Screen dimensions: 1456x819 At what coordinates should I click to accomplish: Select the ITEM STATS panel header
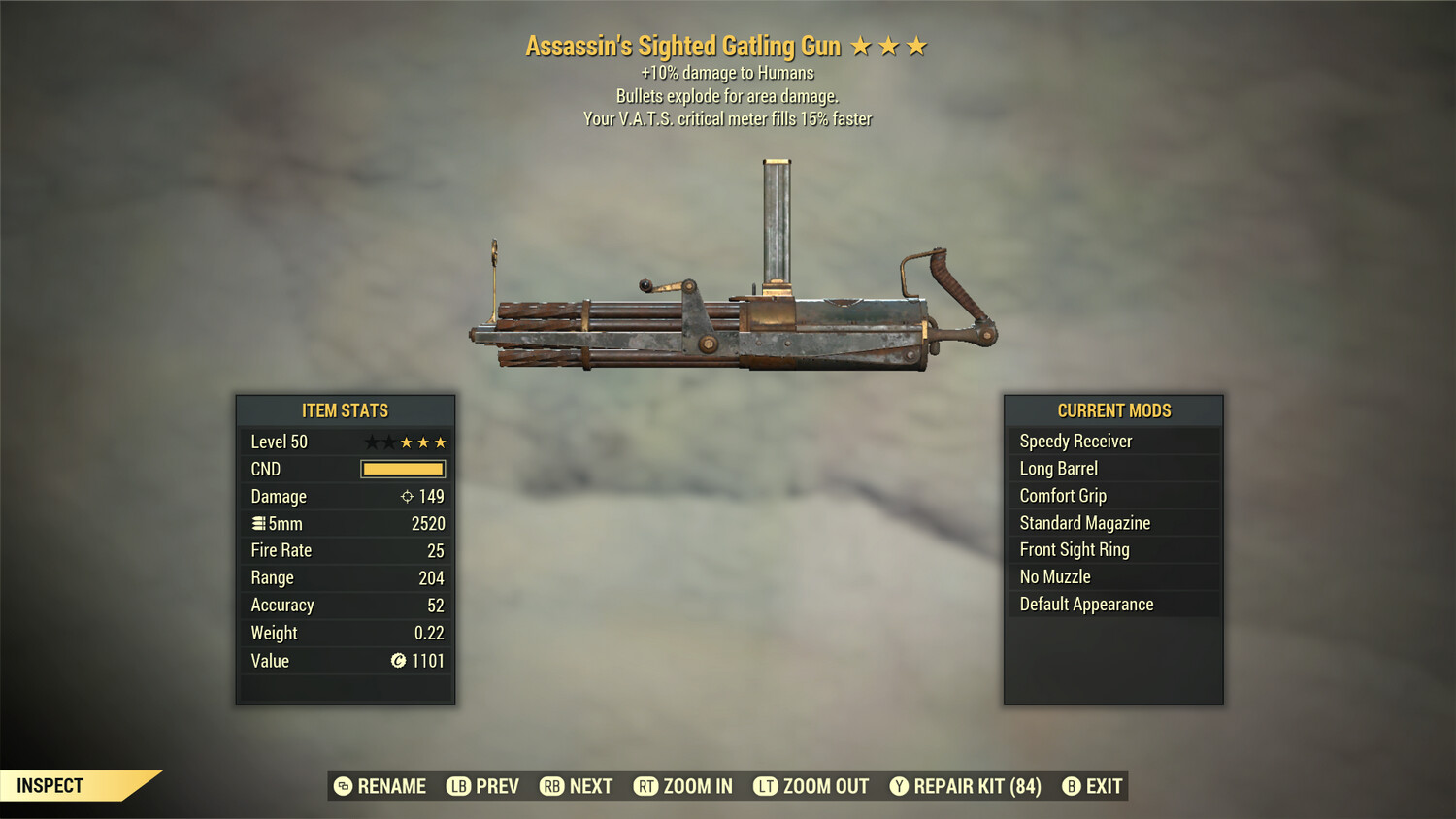point(345,410)
